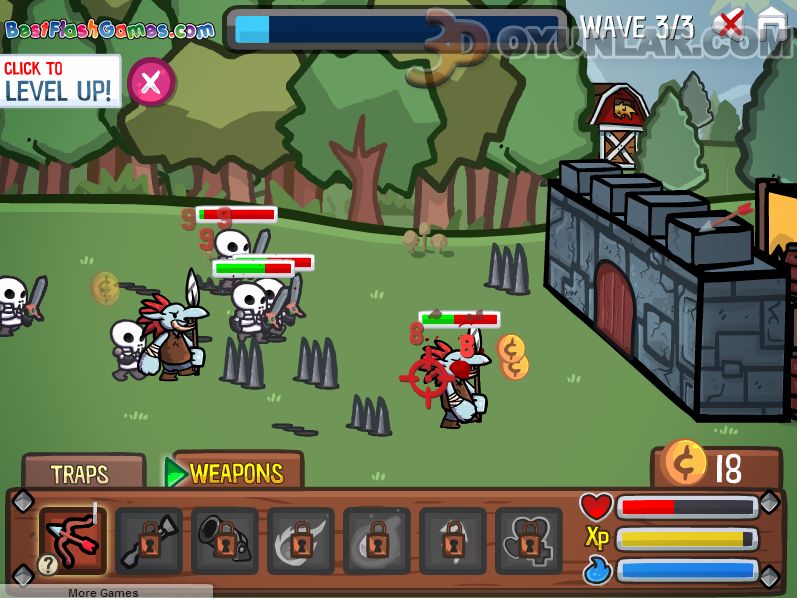Visit the BestFlashGames.com logo link
Screen dimensions: 797x598
109,29
